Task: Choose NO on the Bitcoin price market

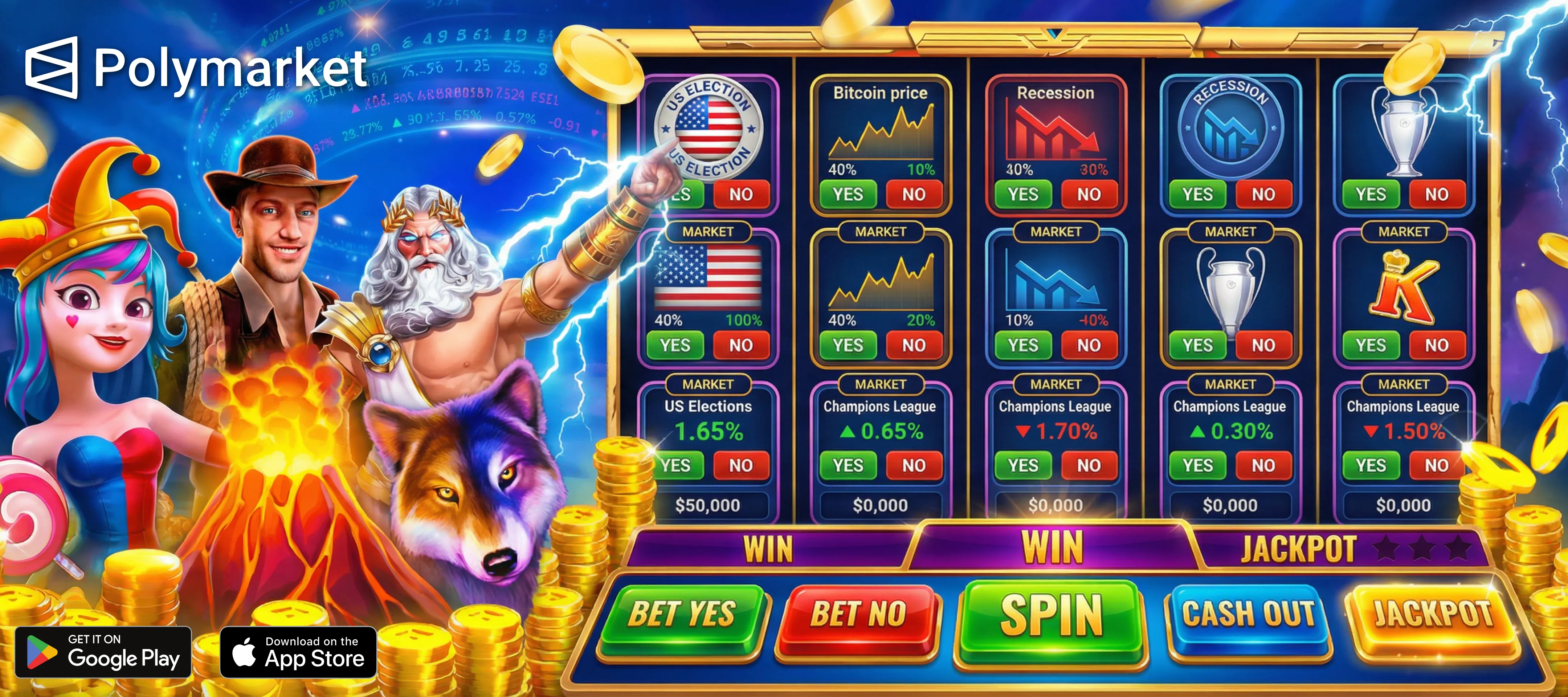Action: pyautogui.click(x=914, y=194)
